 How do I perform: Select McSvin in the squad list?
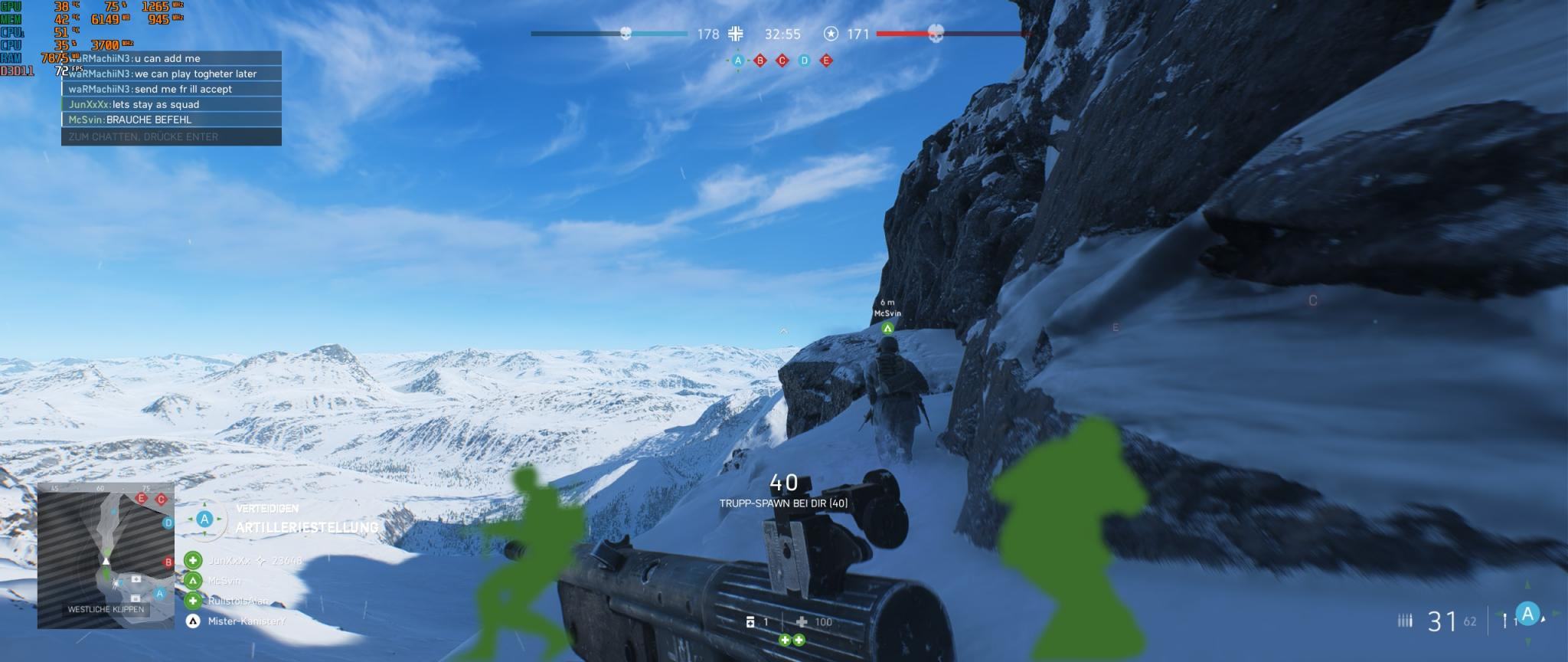[x=224, y=581]
